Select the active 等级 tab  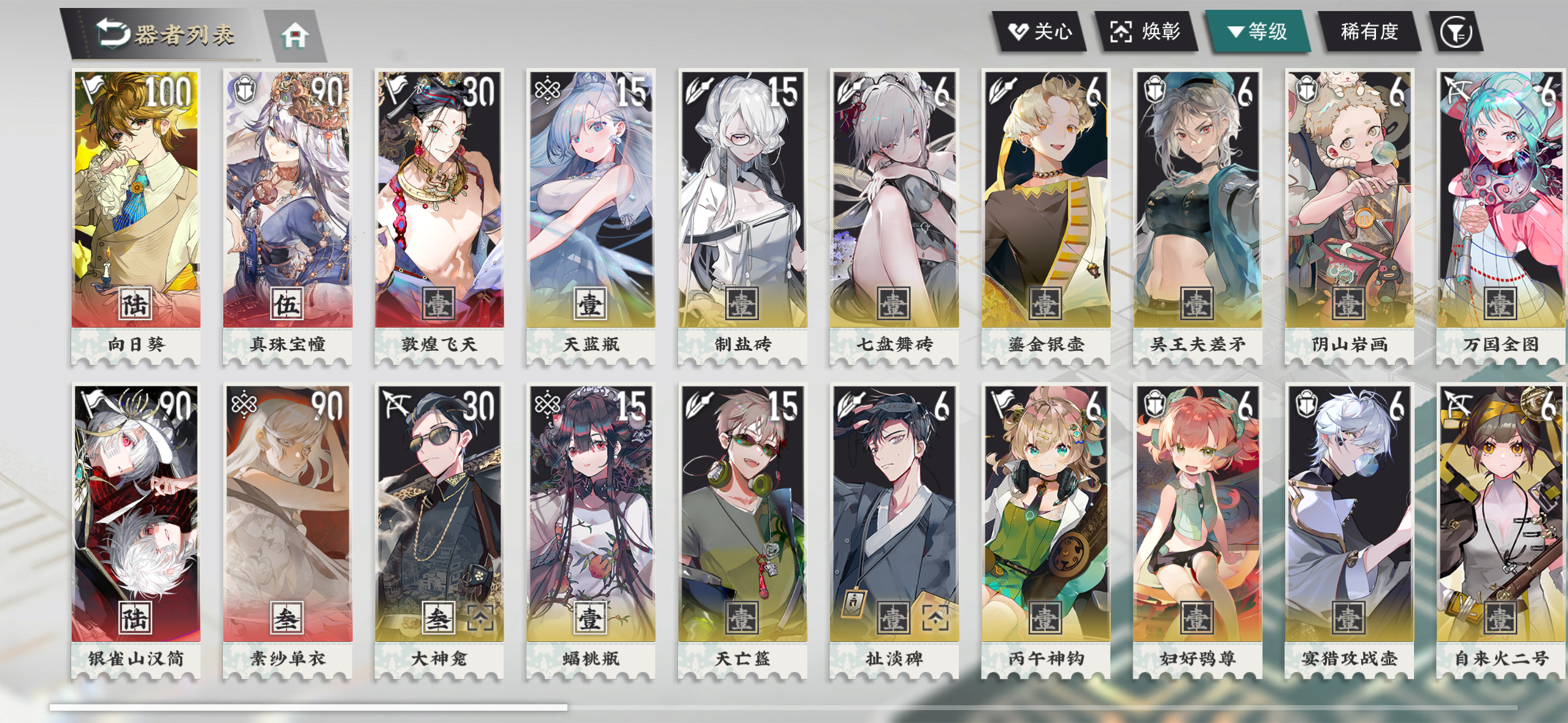click(x=1261, y=33)
